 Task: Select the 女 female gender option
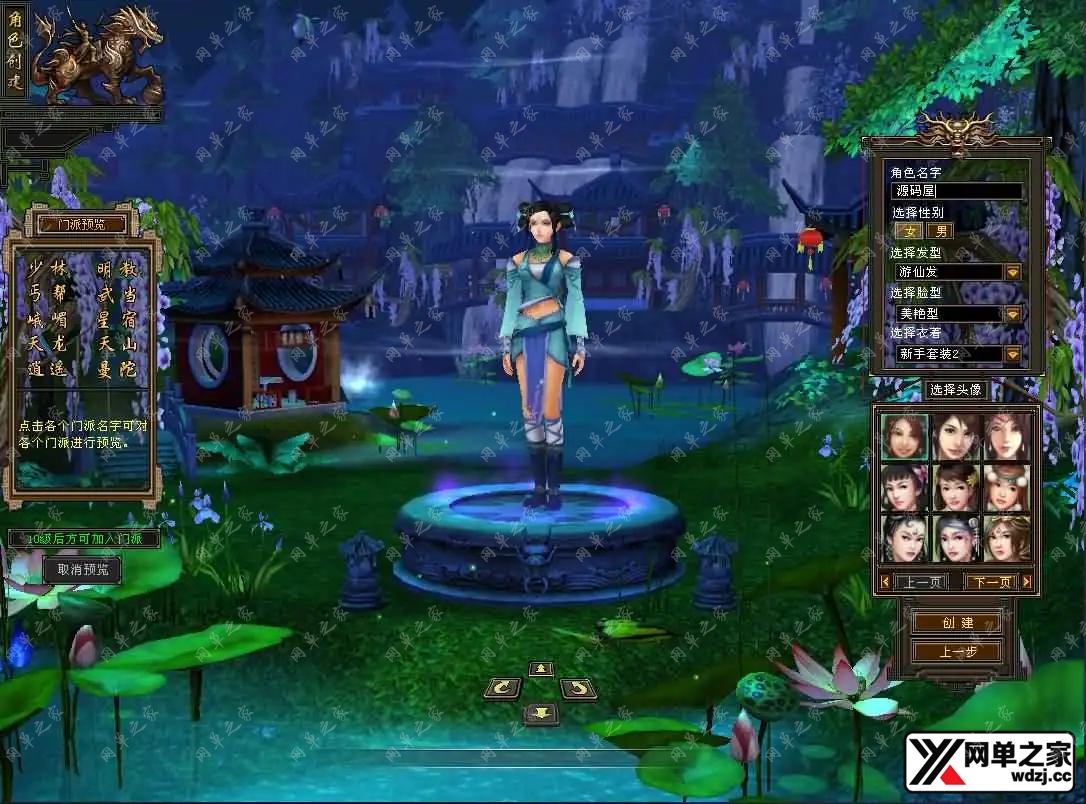(x=910, y=231)
